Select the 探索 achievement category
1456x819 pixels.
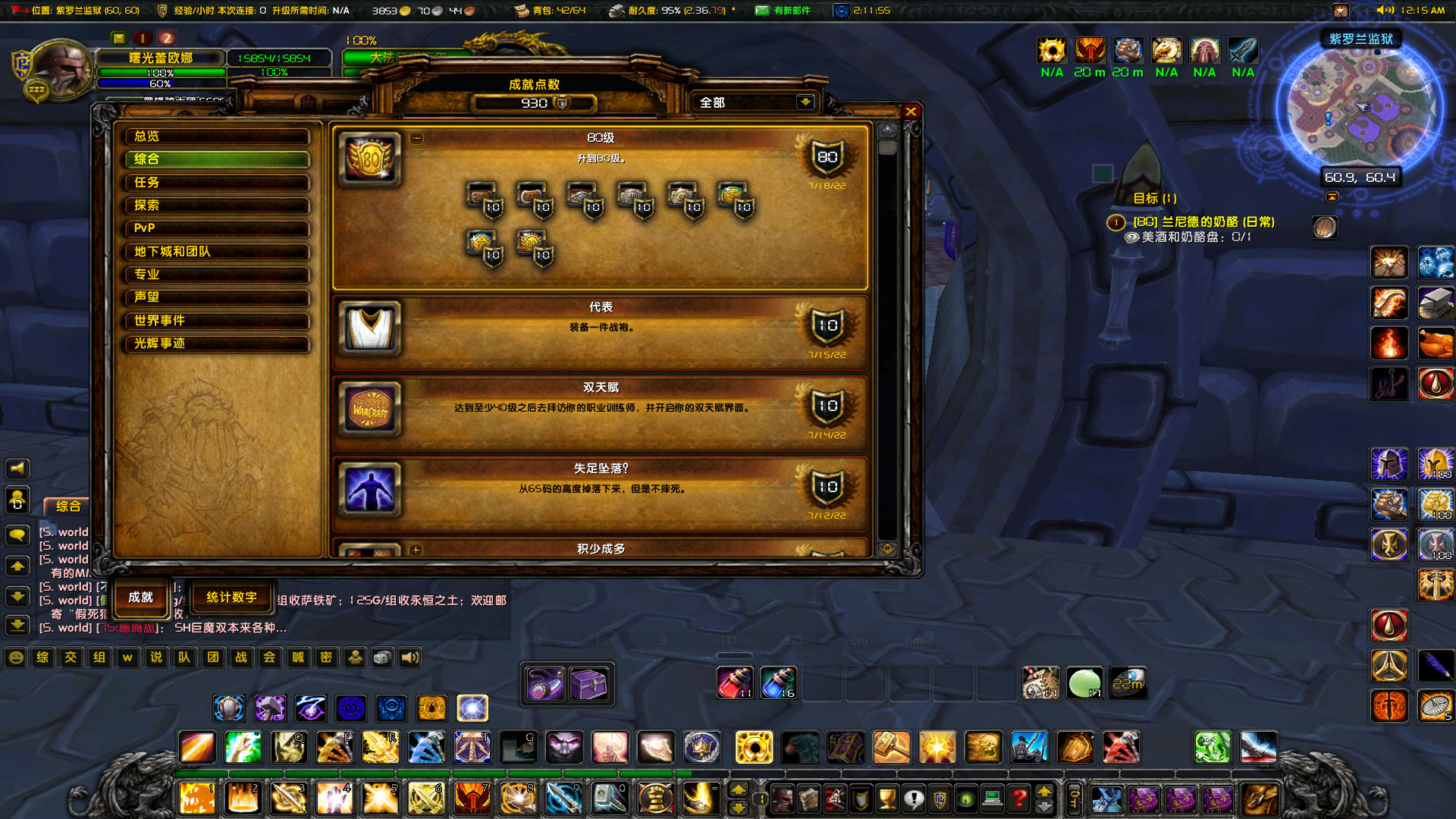pyautogui.click(x=216, y=206)
